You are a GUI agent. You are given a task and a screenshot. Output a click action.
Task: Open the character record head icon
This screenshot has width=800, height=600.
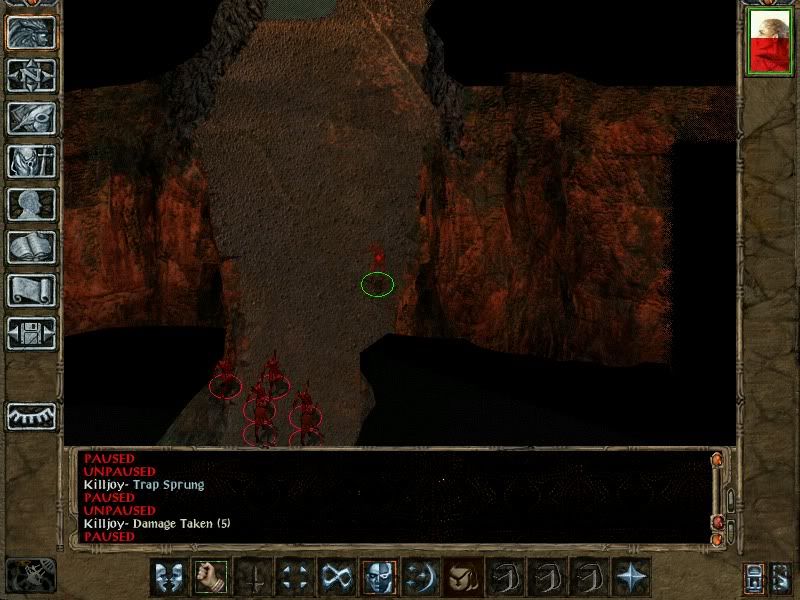pos(31,204)
